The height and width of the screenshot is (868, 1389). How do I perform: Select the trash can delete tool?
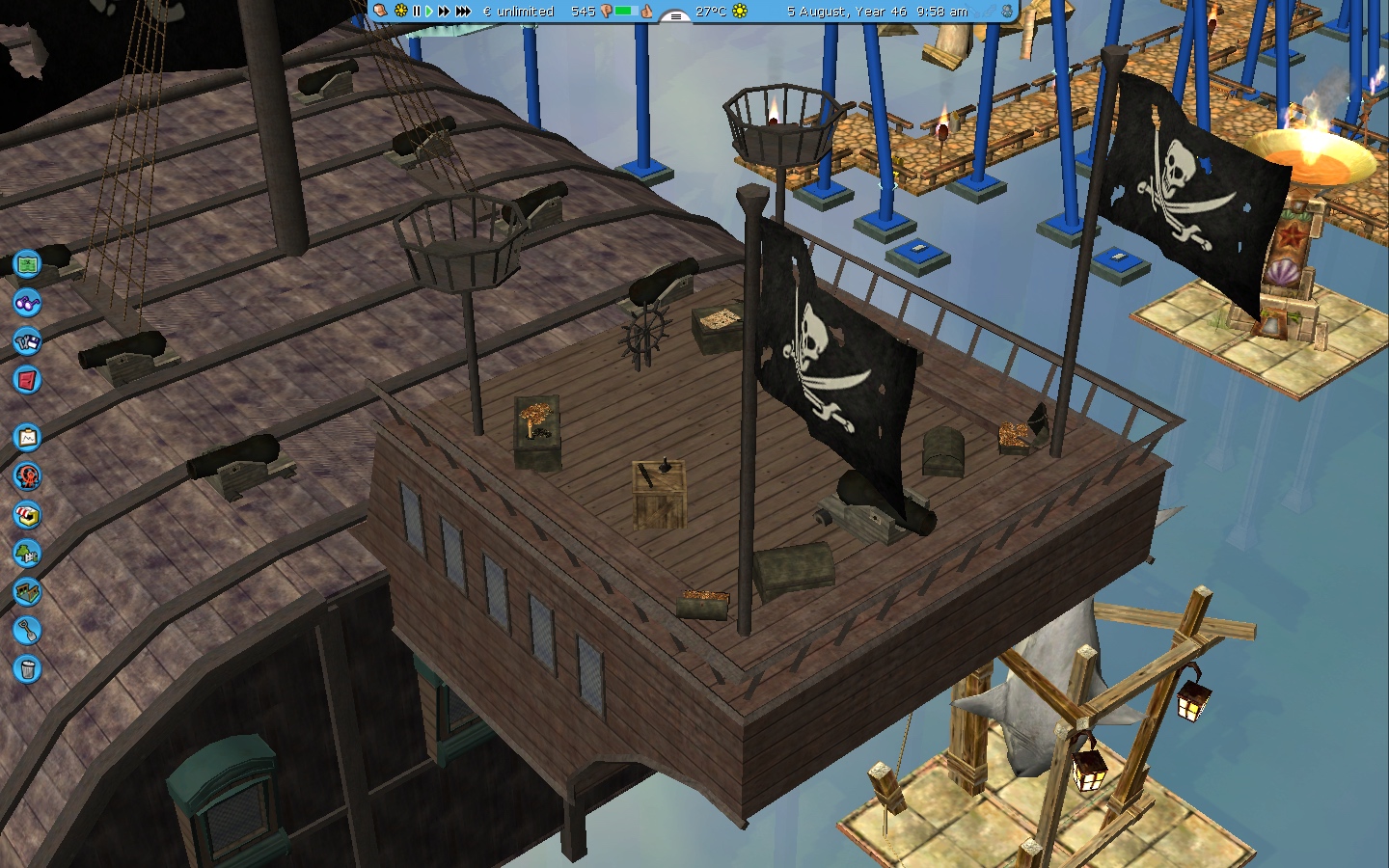click(27, 669)
